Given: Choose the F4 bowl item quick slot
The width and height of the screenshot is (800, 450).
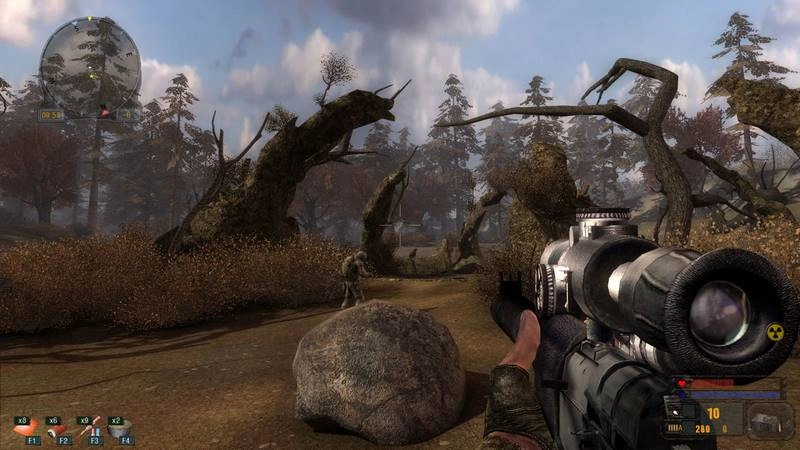Looking at the screenshot, I should [121, 428].
